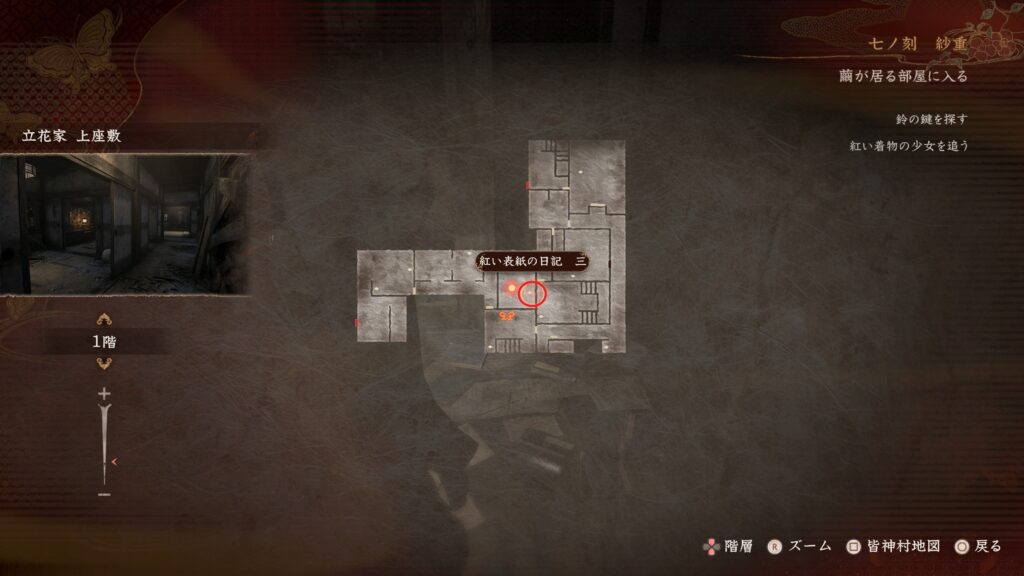Select the 繭が居る部屋に入る objective

pos(903,76)
